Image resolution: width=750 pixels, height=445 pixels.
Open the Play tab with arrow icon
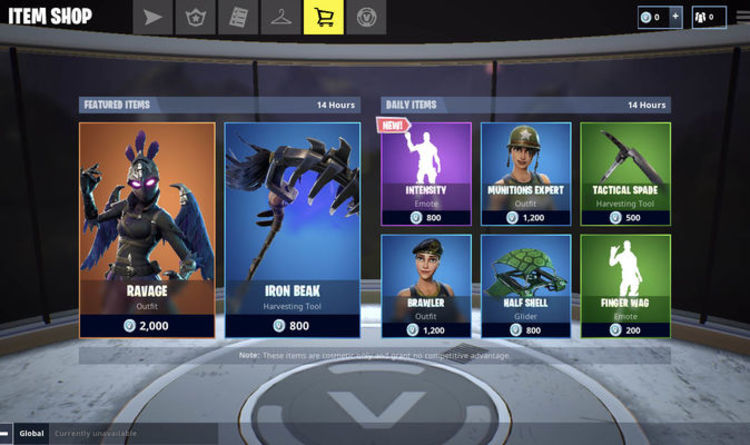pyautogui.click(x=153, y=17)
